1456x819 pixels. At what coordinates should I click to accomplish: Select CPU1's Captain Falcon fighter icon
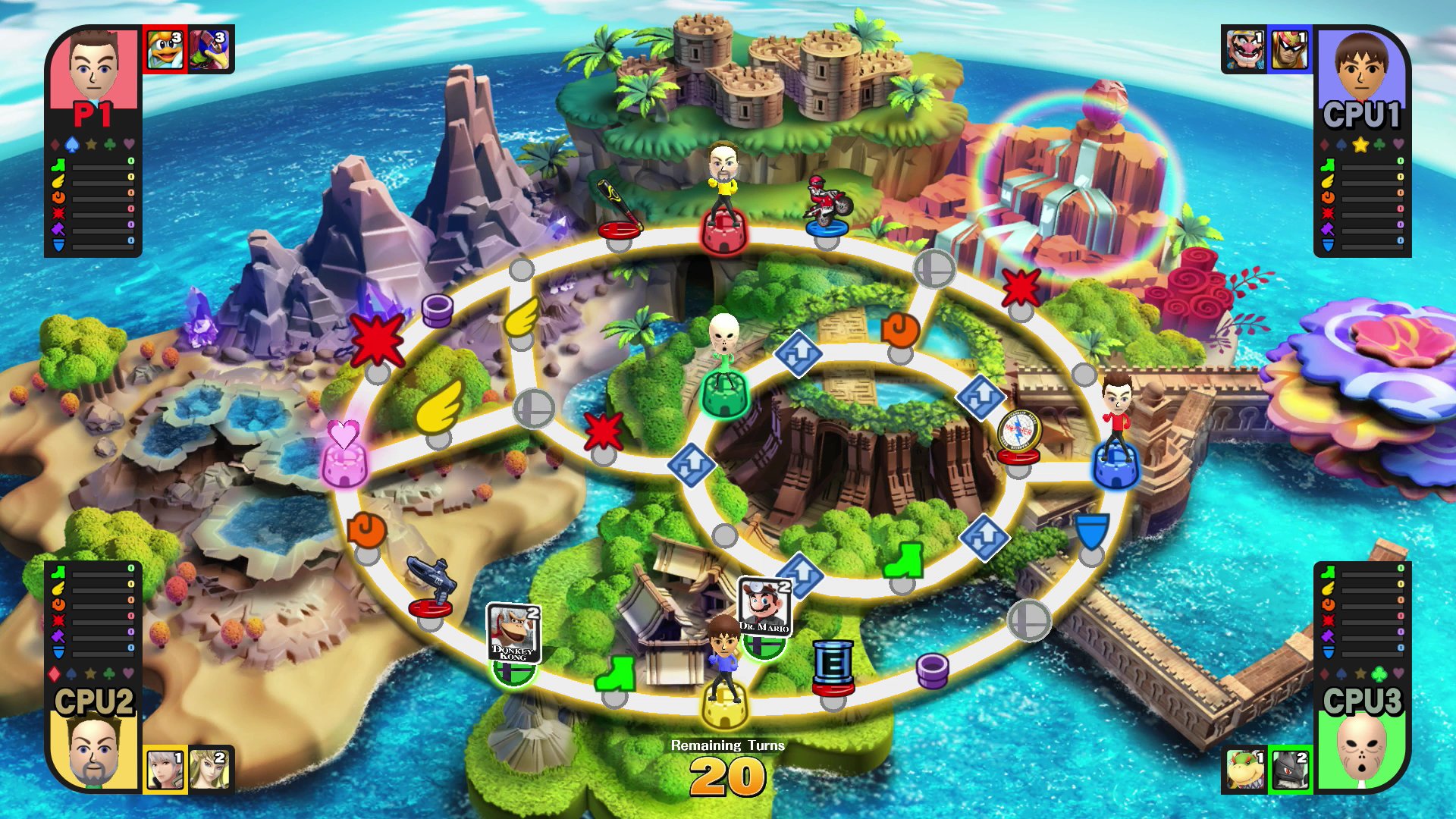1289,49
